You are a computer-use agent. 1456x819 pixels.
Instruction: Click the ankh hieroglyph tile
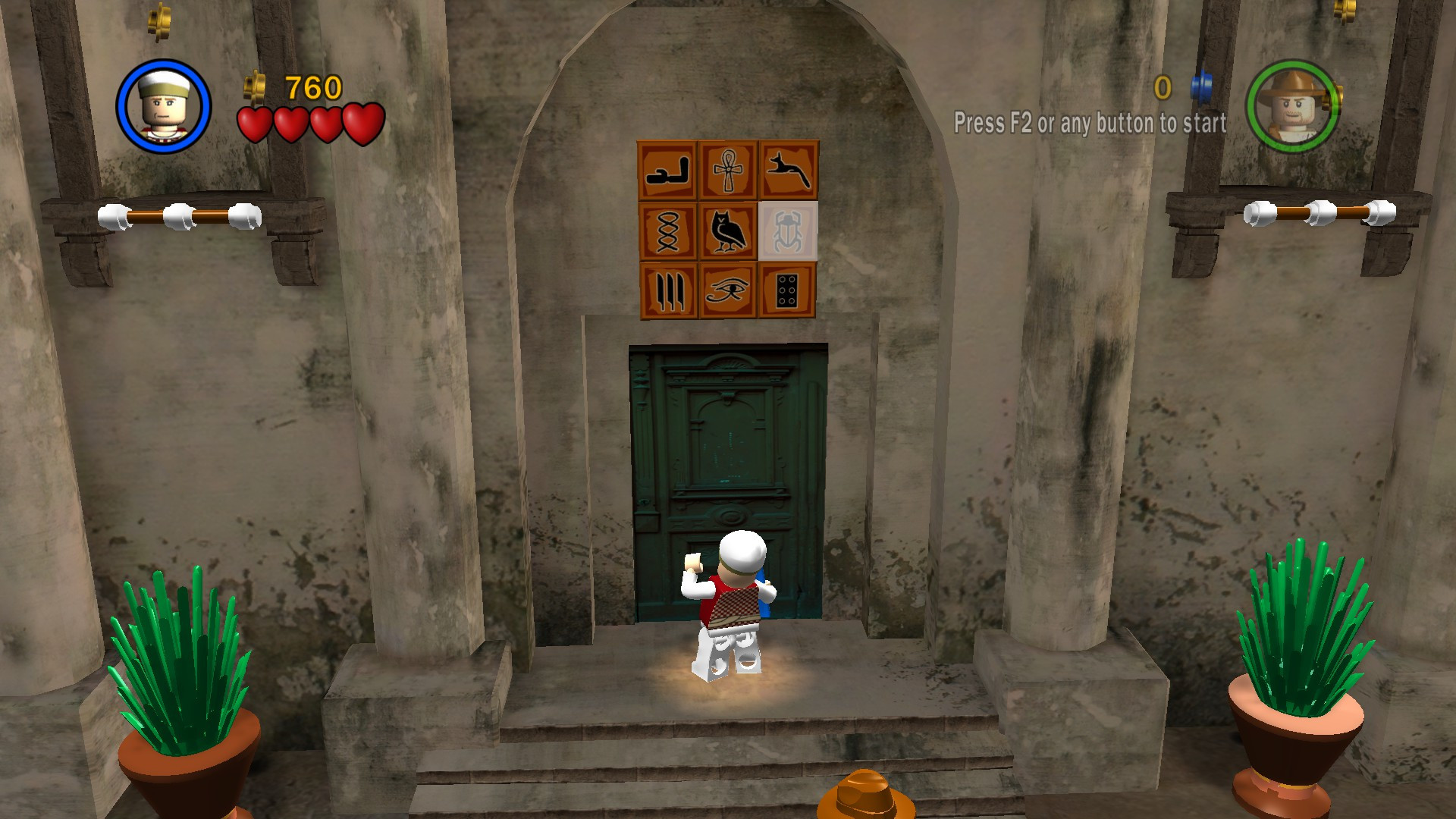[730, 171]
